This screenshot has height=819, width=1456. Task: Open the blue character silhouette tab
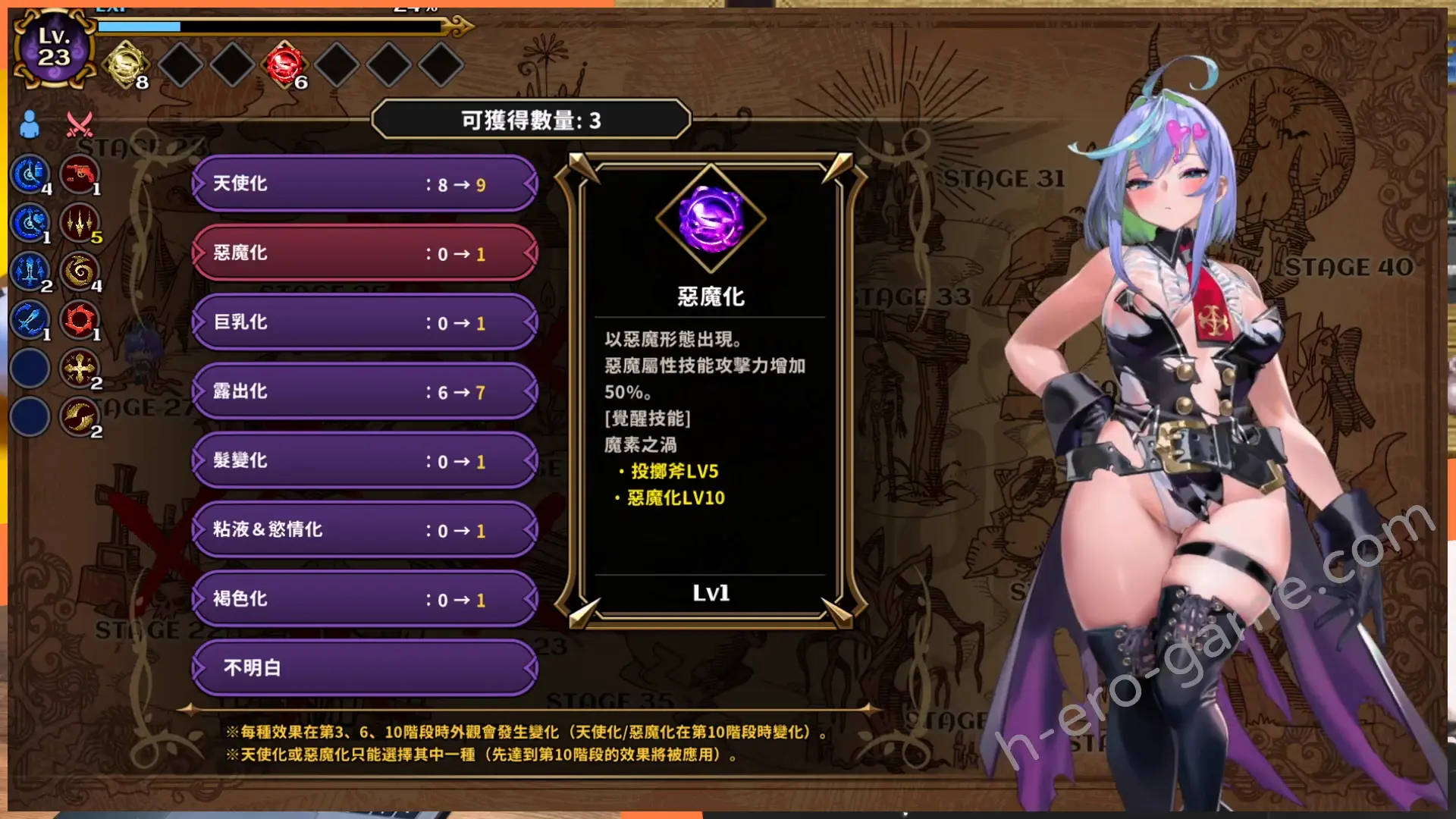[x=30, y=124]
